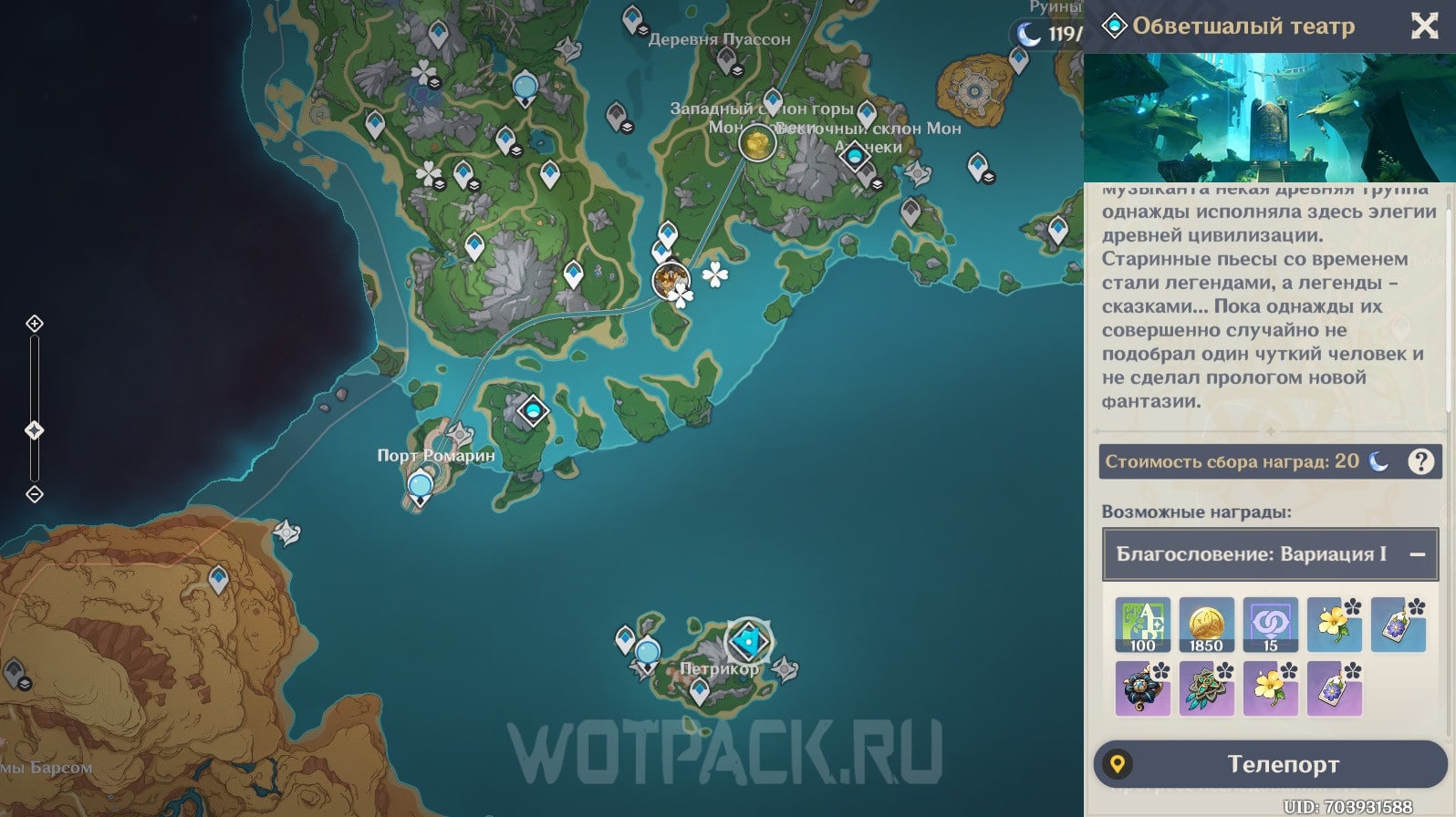
Task: Select the Adventure EXP 100 reward icon
Action: click(1142, 625)
